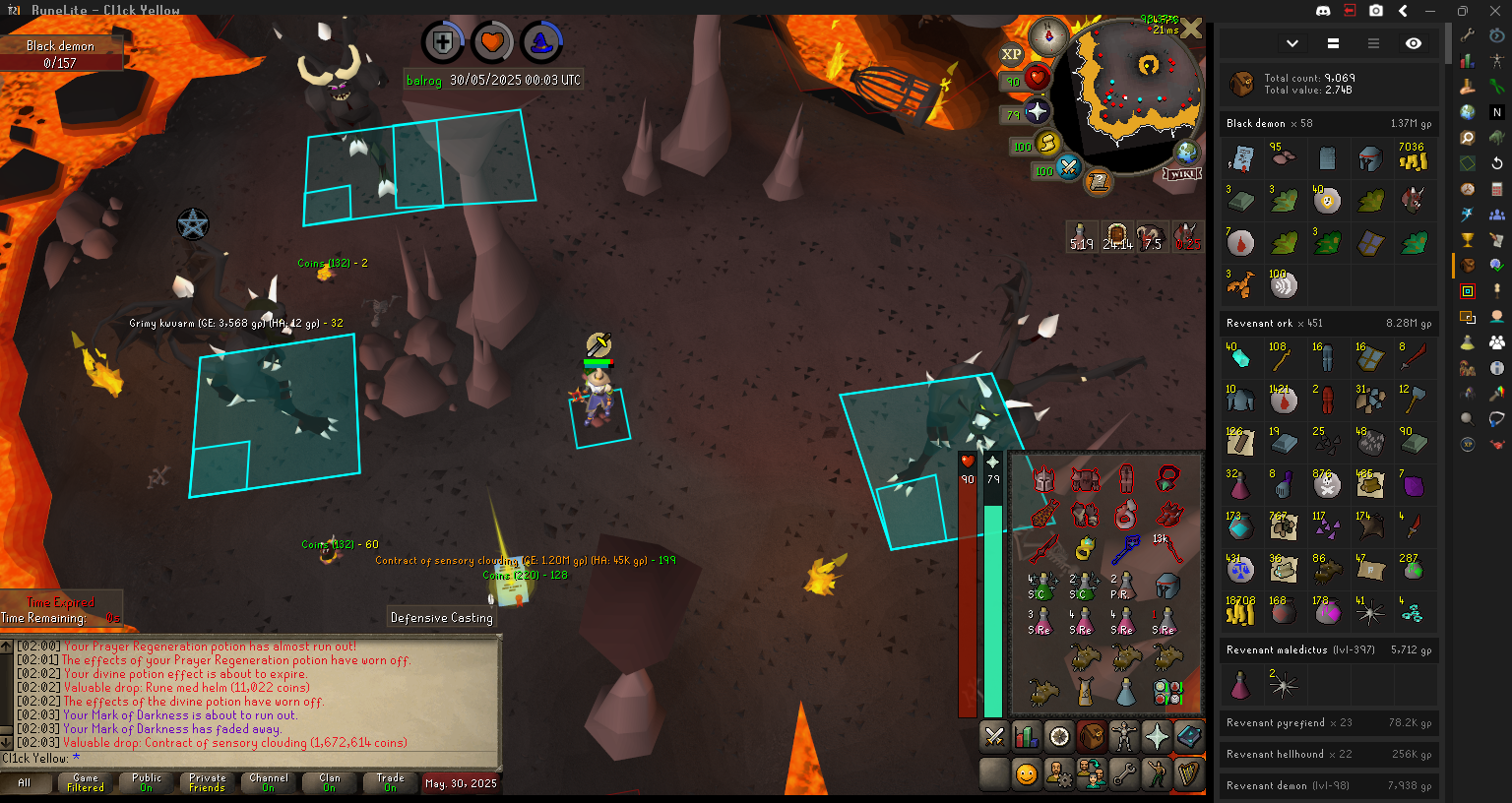
Task: Select the rune pouch in inventory
Action: point(1167,692)
